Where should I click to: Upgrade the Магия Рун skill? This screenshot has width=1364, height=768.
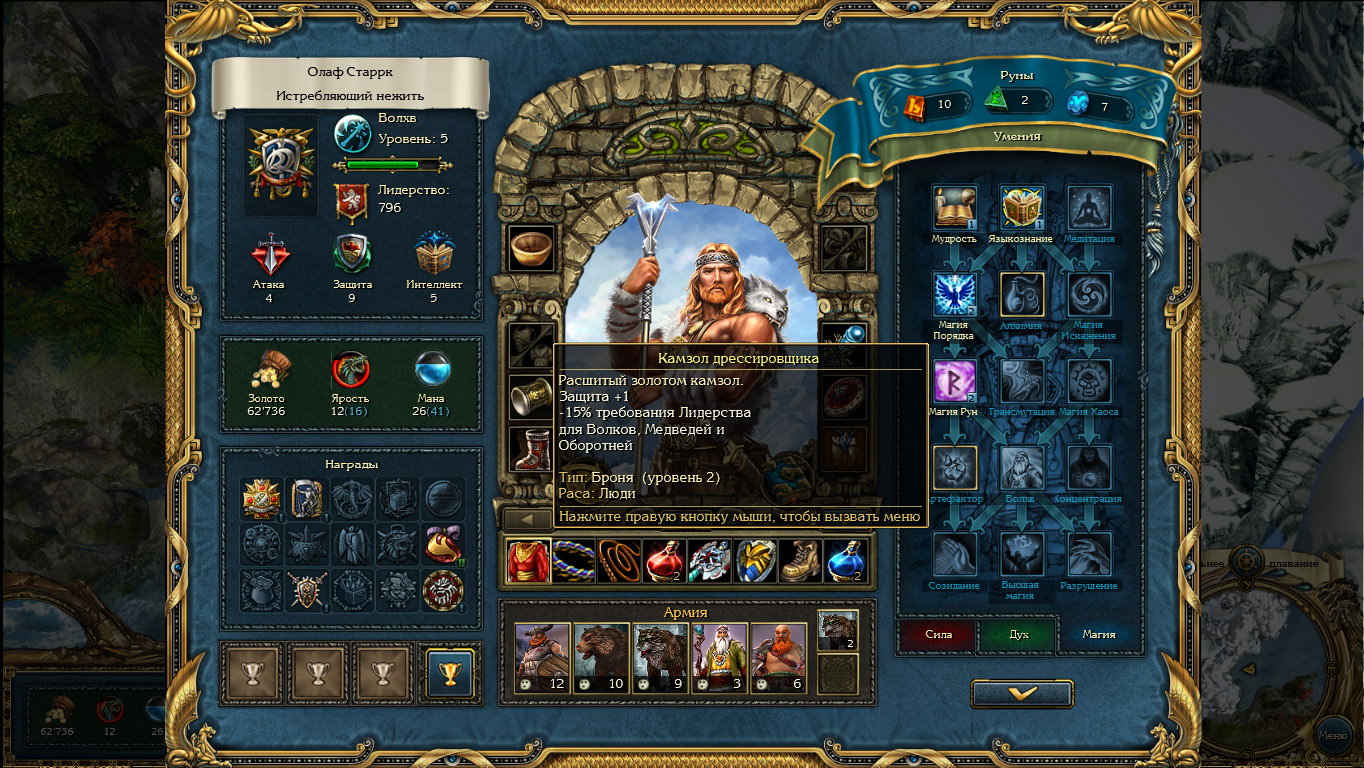[x=954, y=381]
